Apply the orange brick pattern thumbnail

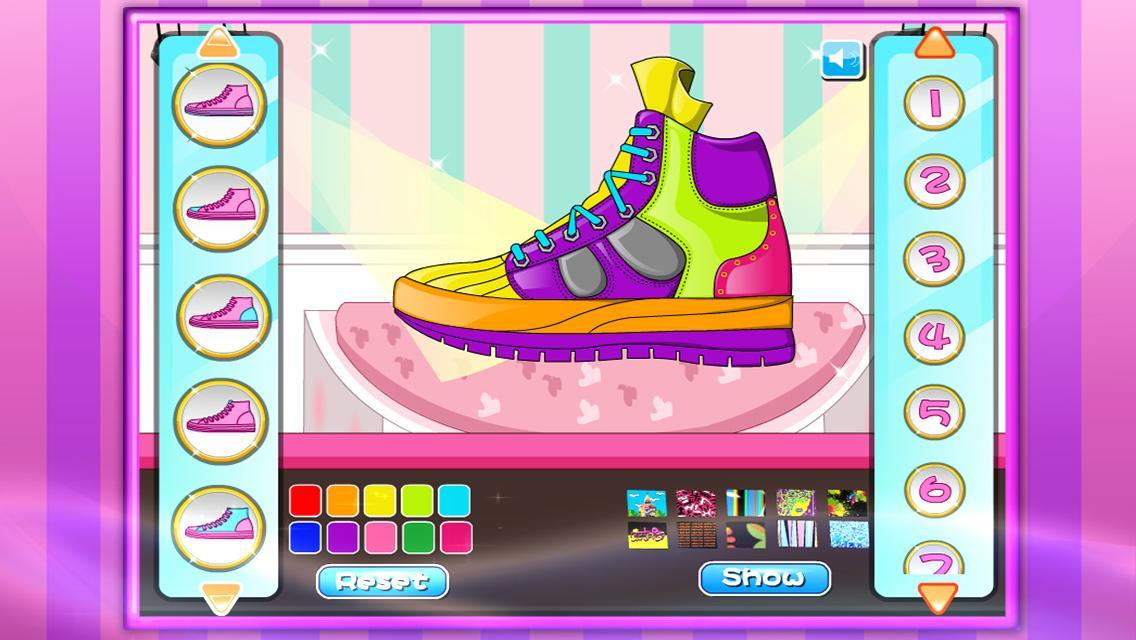pyautogui.click(x=696, y=535)
